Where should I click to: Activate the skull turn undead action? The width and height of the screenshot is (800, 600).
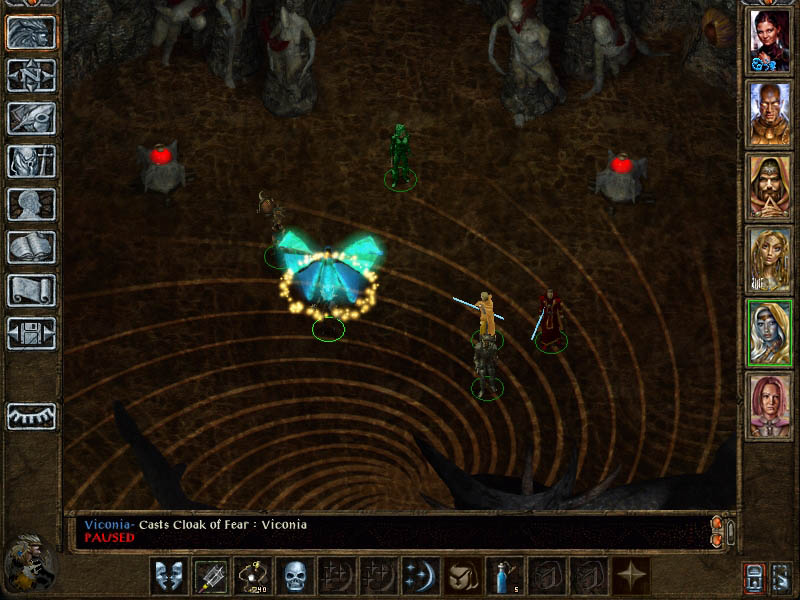294,575
